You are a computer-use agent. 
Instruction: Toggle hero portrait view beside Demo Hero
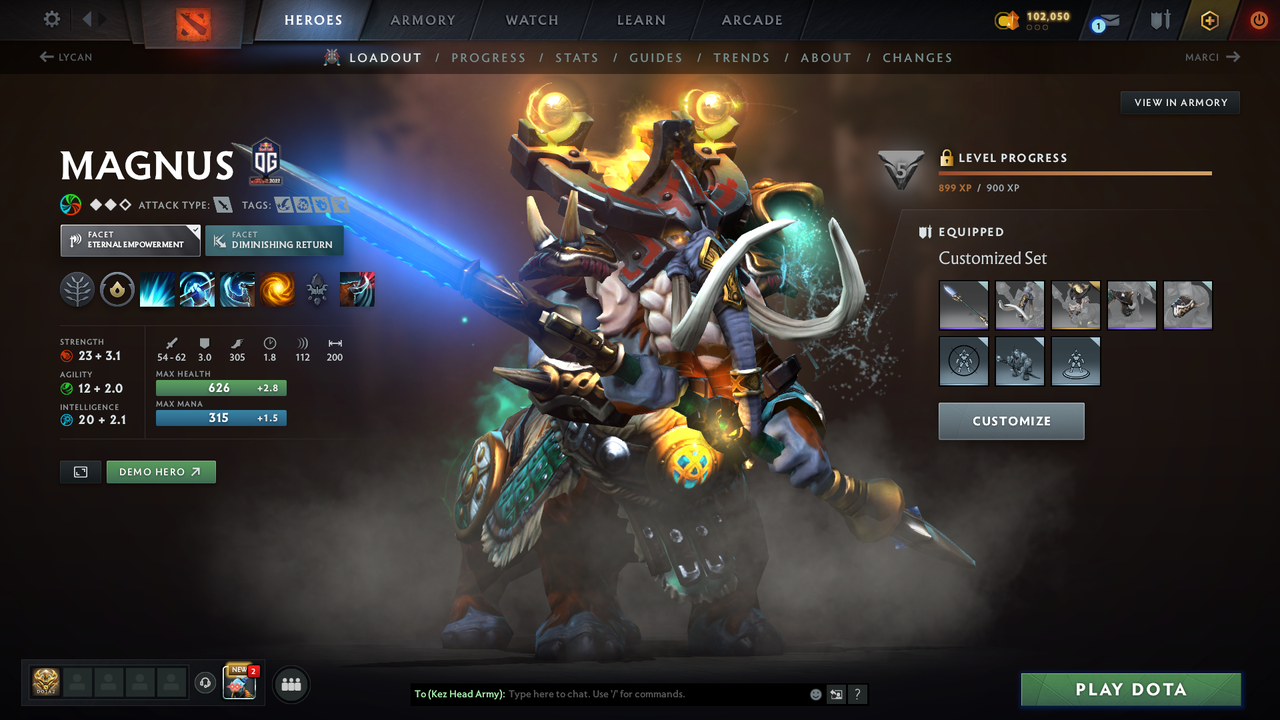point(80,471)
